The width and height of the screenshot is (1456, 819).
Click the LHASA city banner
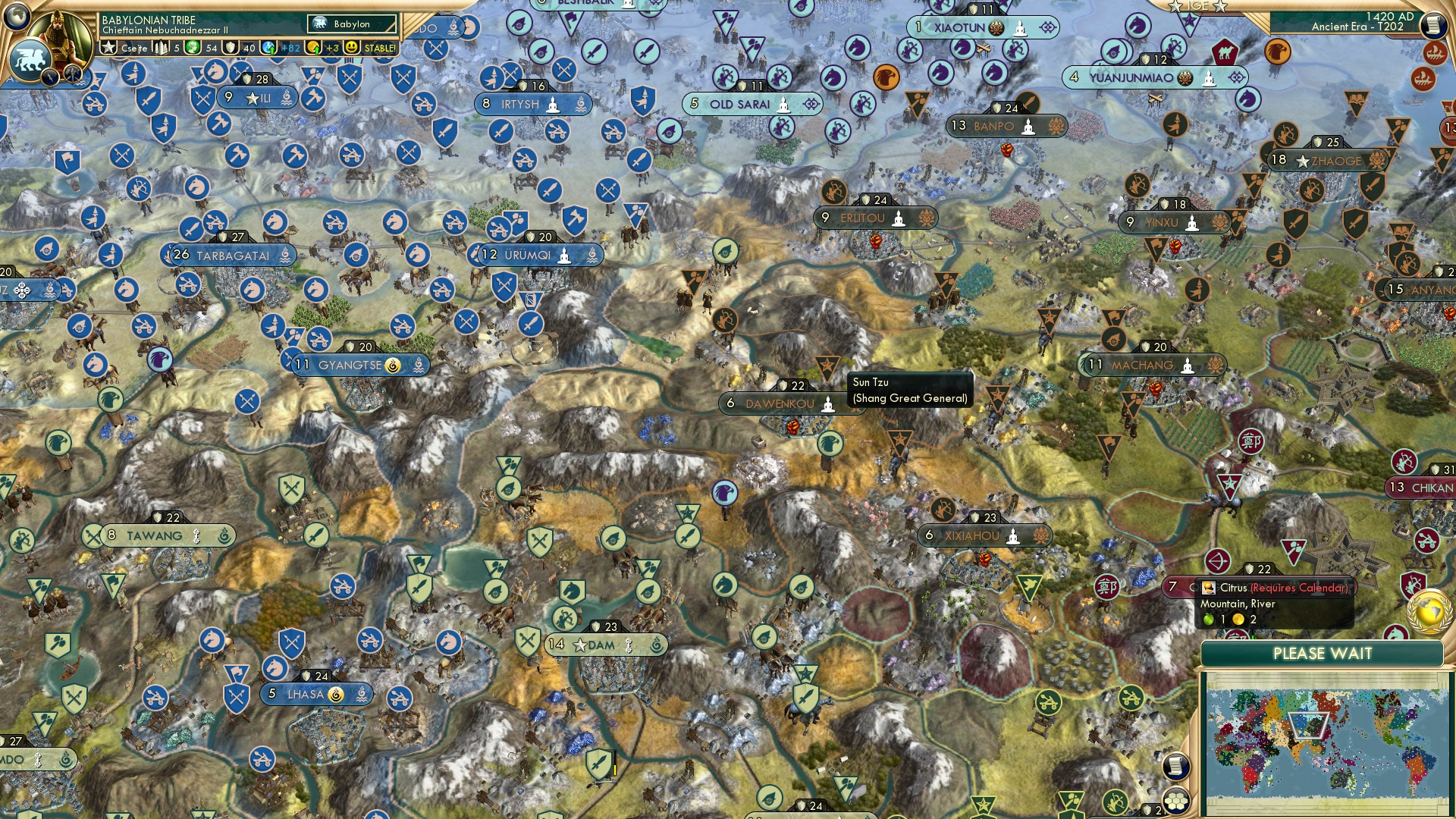tap(314, 694)
